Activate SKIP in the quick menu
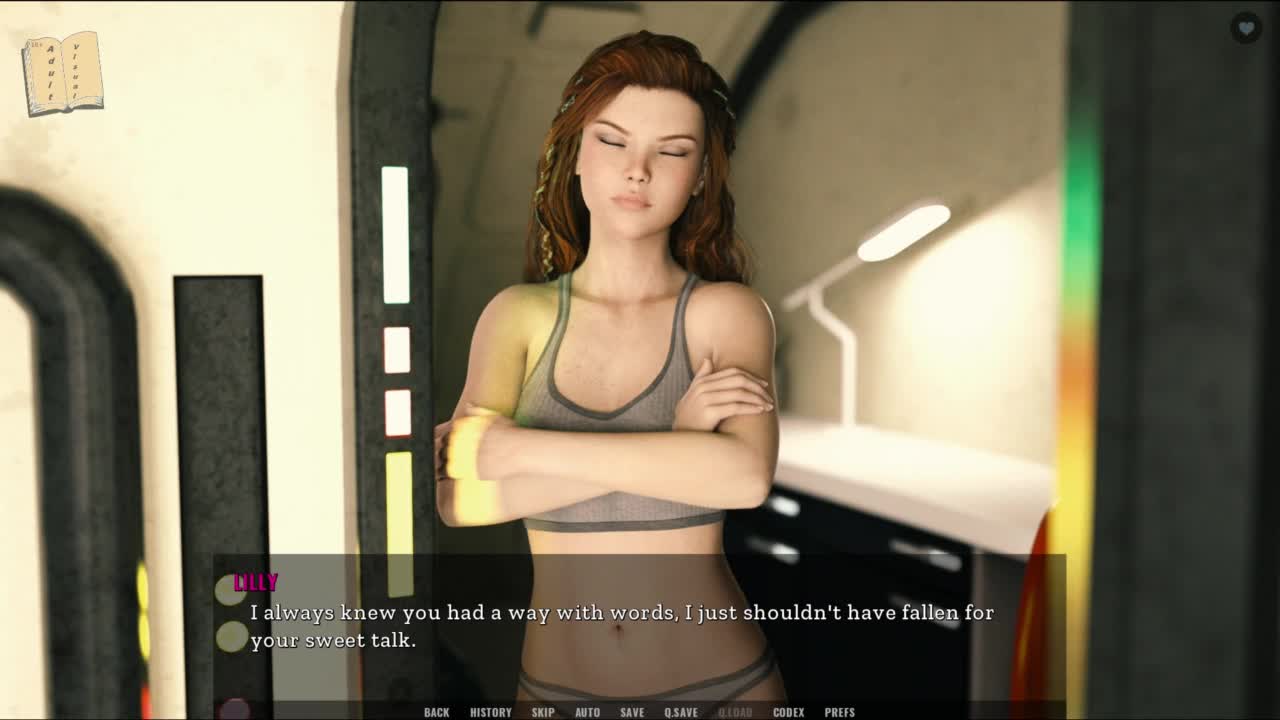Screen dimensions: 1280x720 [x=543, y=712]
